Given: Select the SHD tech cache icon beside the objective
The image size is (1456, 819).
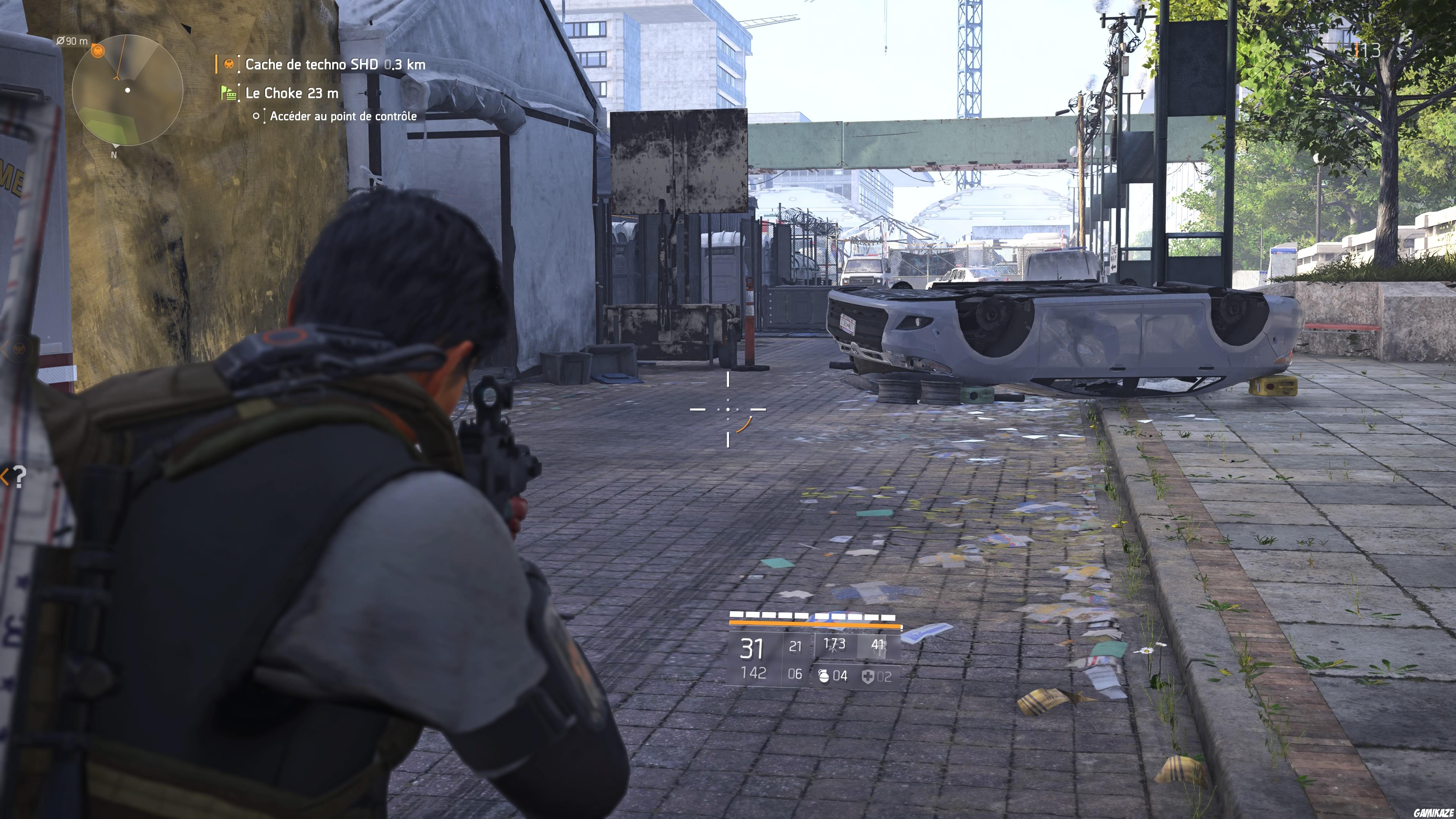Looking at the screenshot, I should [x=229, y=64].
